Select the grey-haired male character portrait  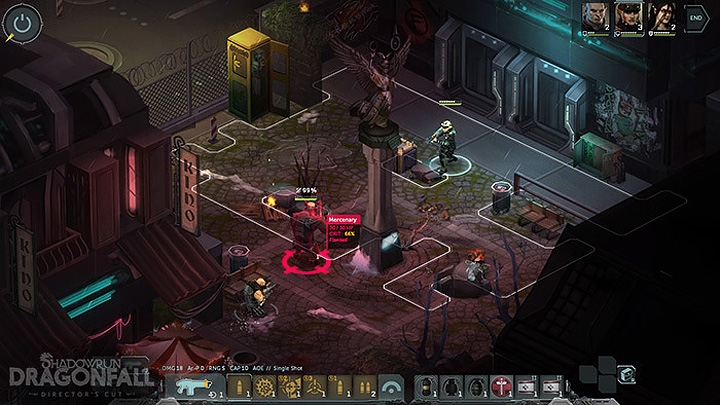597,17
